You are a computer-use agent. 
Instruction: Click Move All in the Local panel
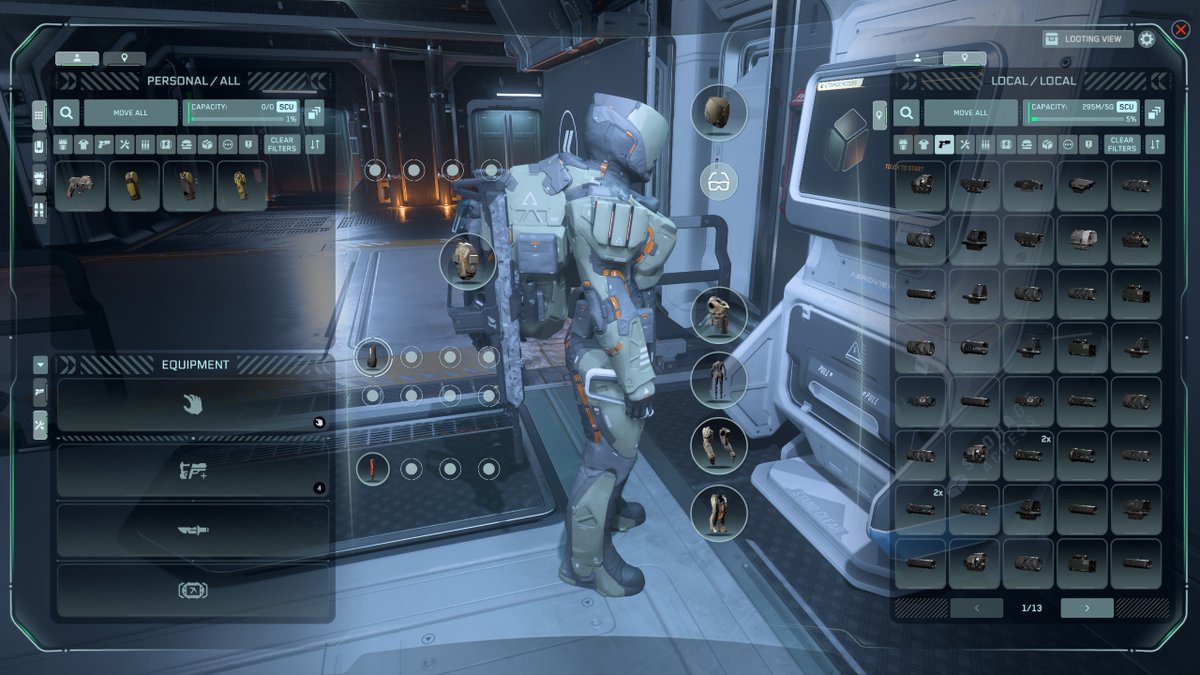coord(970,113)
